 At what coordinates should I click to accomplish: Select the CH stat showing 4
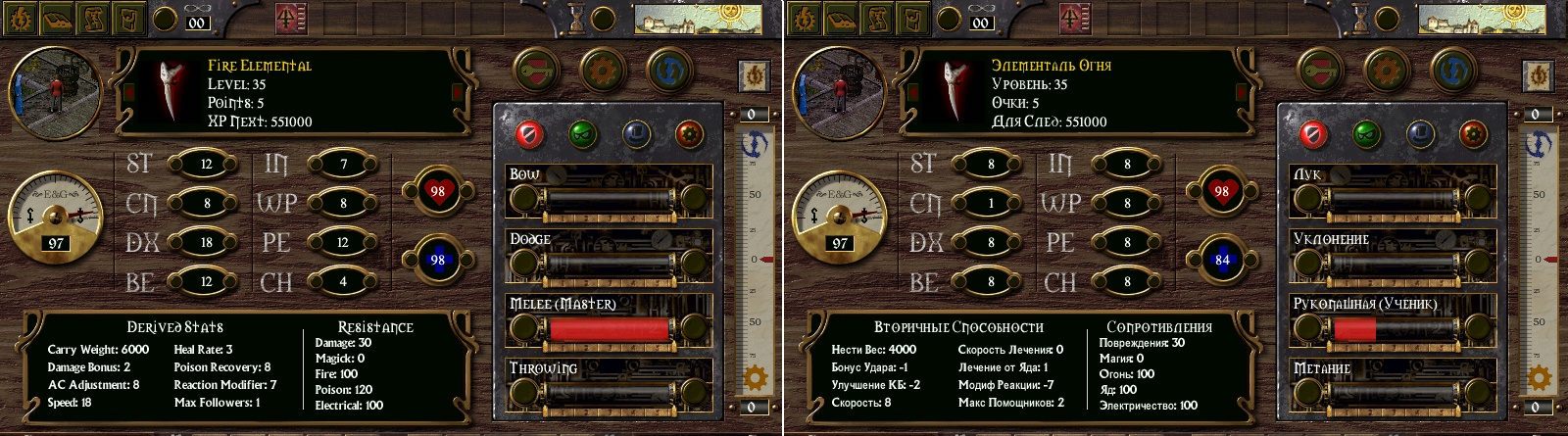click(x=343, y=282)
